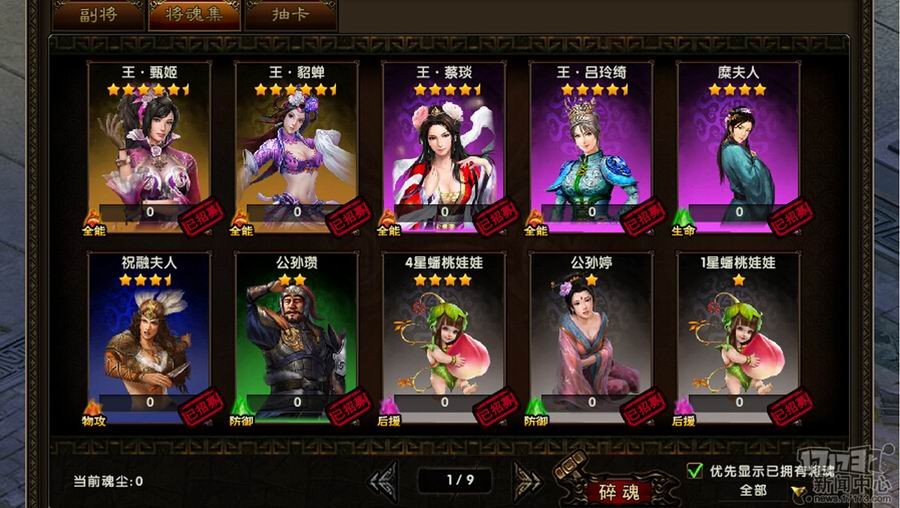Viewport: 900px width, 508px height.
Task: Pick the 公孙瓒 card
Action: pyautogui.click(x=296, y=336)
